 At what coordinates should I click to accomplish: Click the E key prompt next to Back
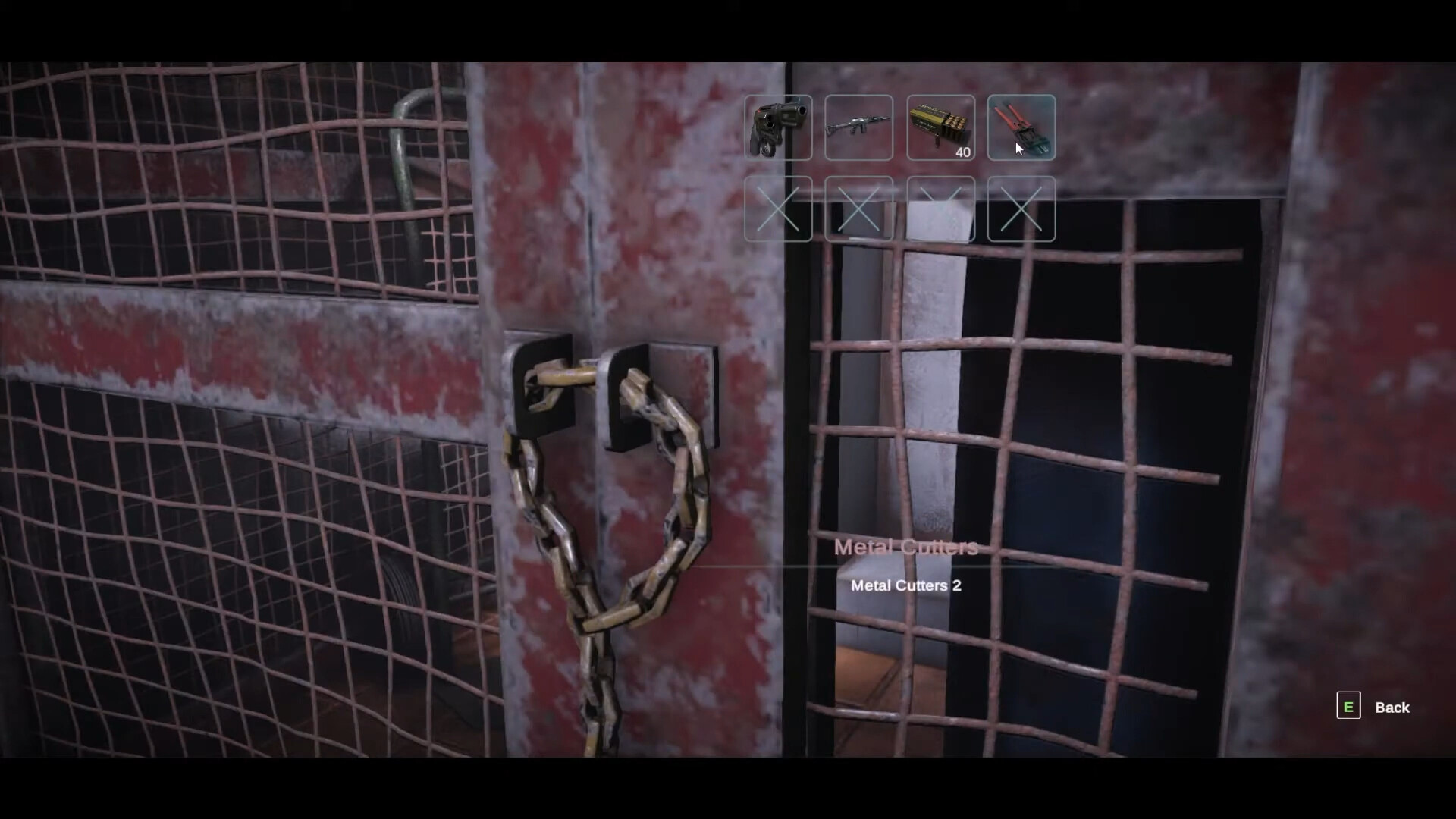tap(1348, 706)
